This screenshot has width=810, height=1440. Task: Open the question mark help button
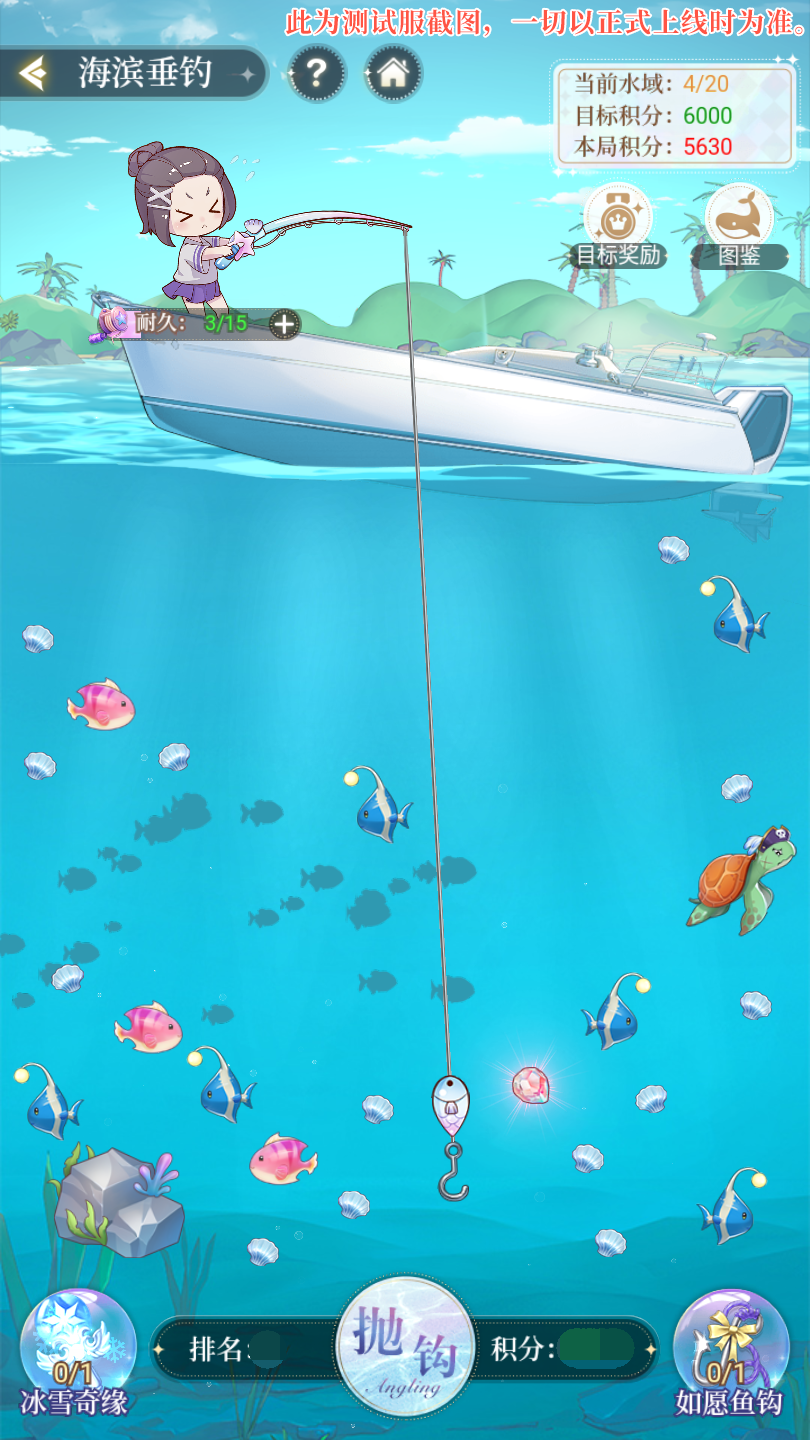point(317,72)
